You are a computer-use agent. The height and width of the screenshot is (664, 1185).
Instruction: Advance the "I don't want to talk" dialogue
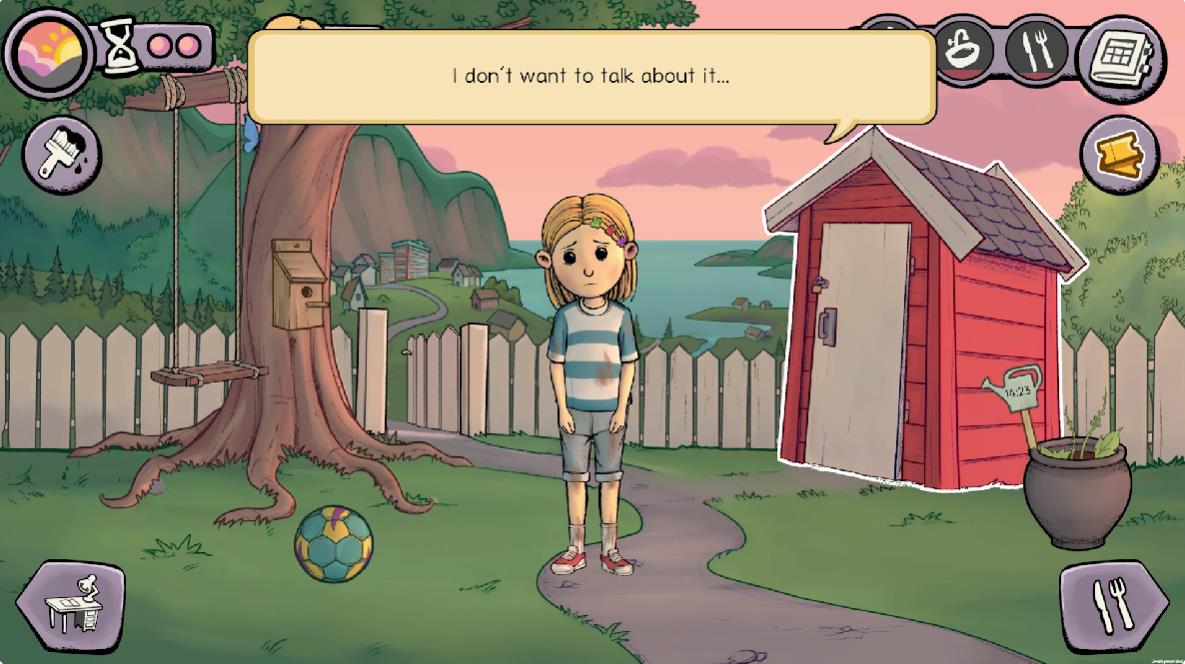pyautogui.click(x=591, y=77)
